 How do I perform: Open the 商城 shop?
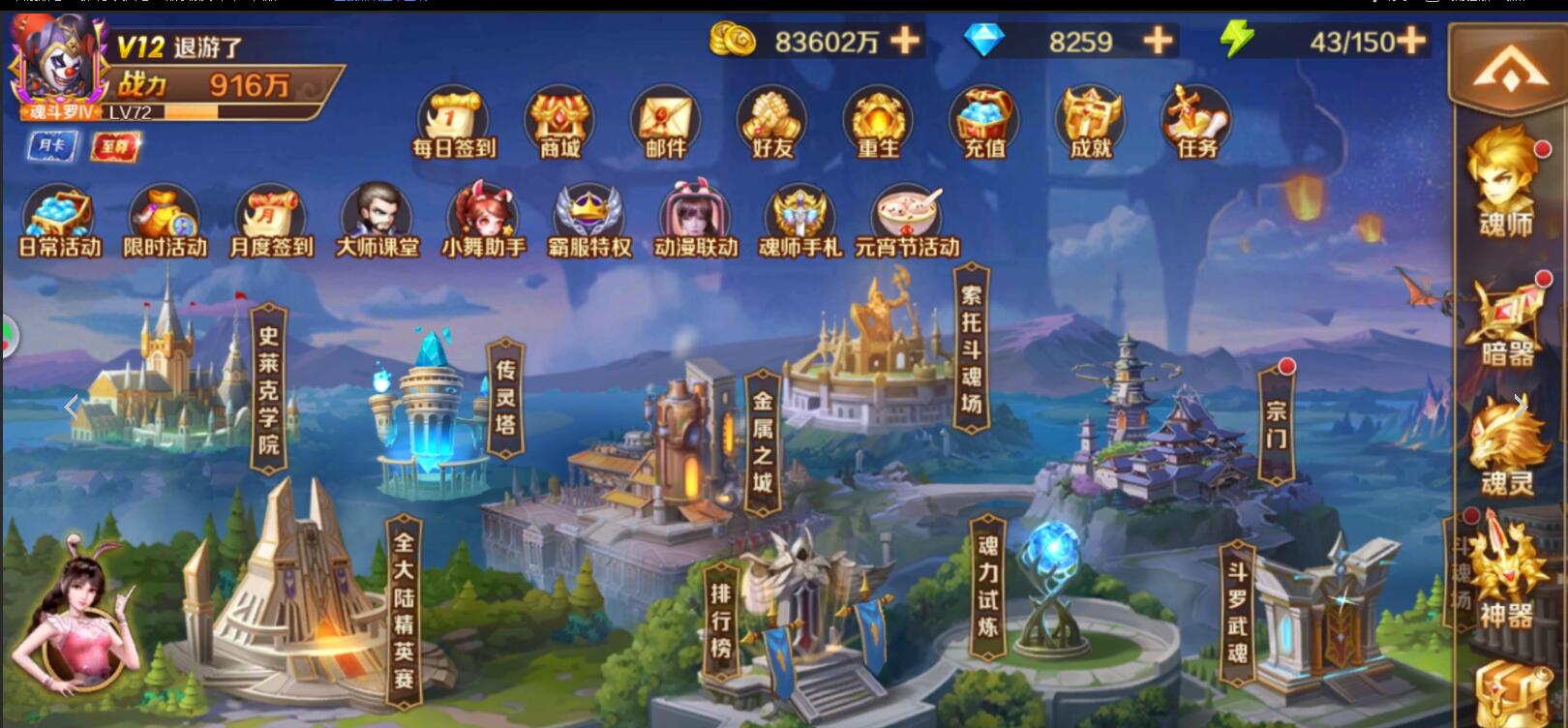tap(558, 124)
